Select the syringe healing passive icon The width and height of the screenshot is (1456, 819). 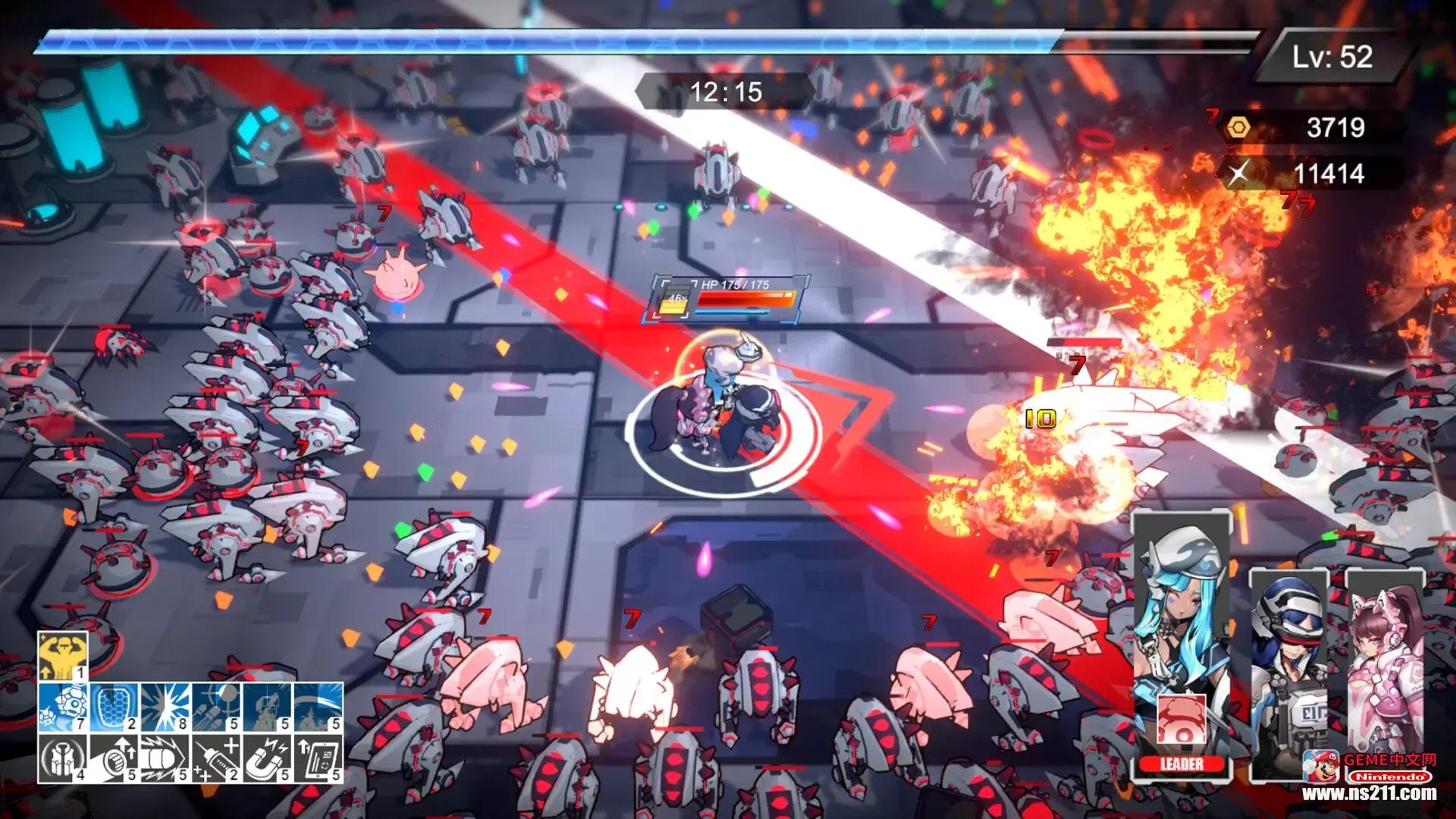click(x=216, y=758)
